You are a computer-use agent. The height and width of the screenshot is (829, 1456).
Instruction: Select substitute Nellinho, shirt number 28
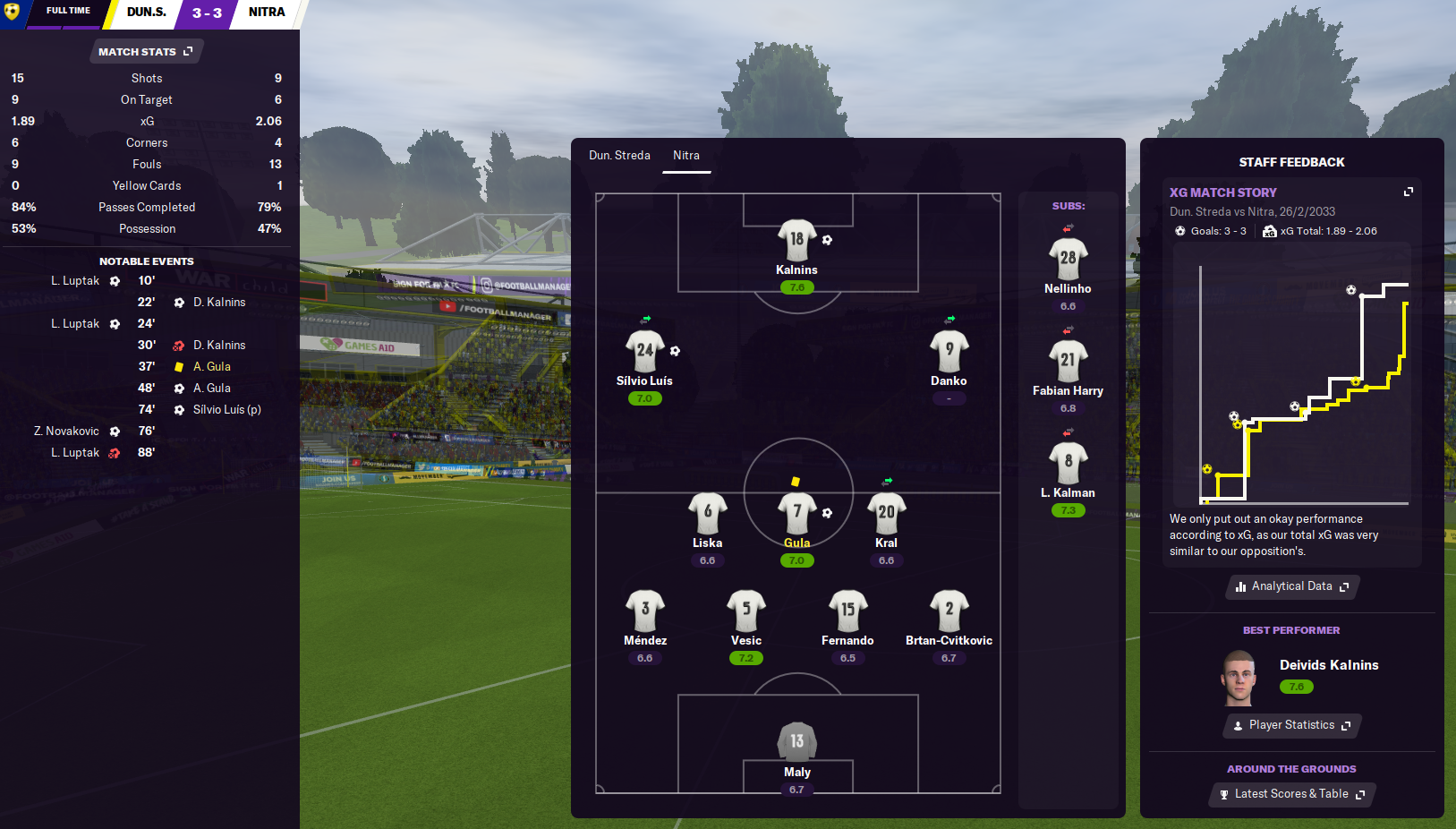point(1068,260)
